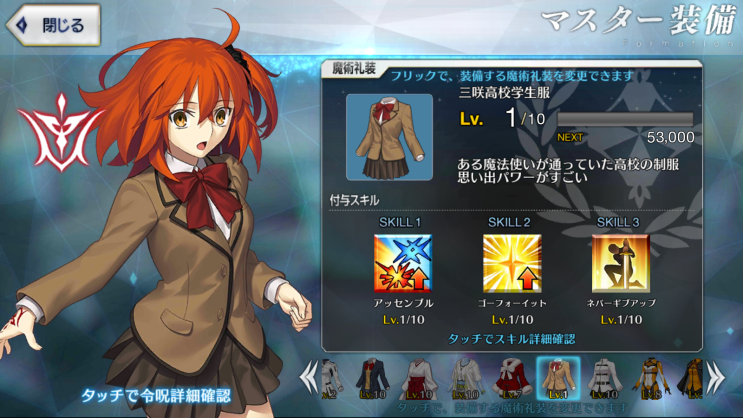Open the Assemble skill icon details
The width and height of the screenshot is (743, 418).
[402, 263]
